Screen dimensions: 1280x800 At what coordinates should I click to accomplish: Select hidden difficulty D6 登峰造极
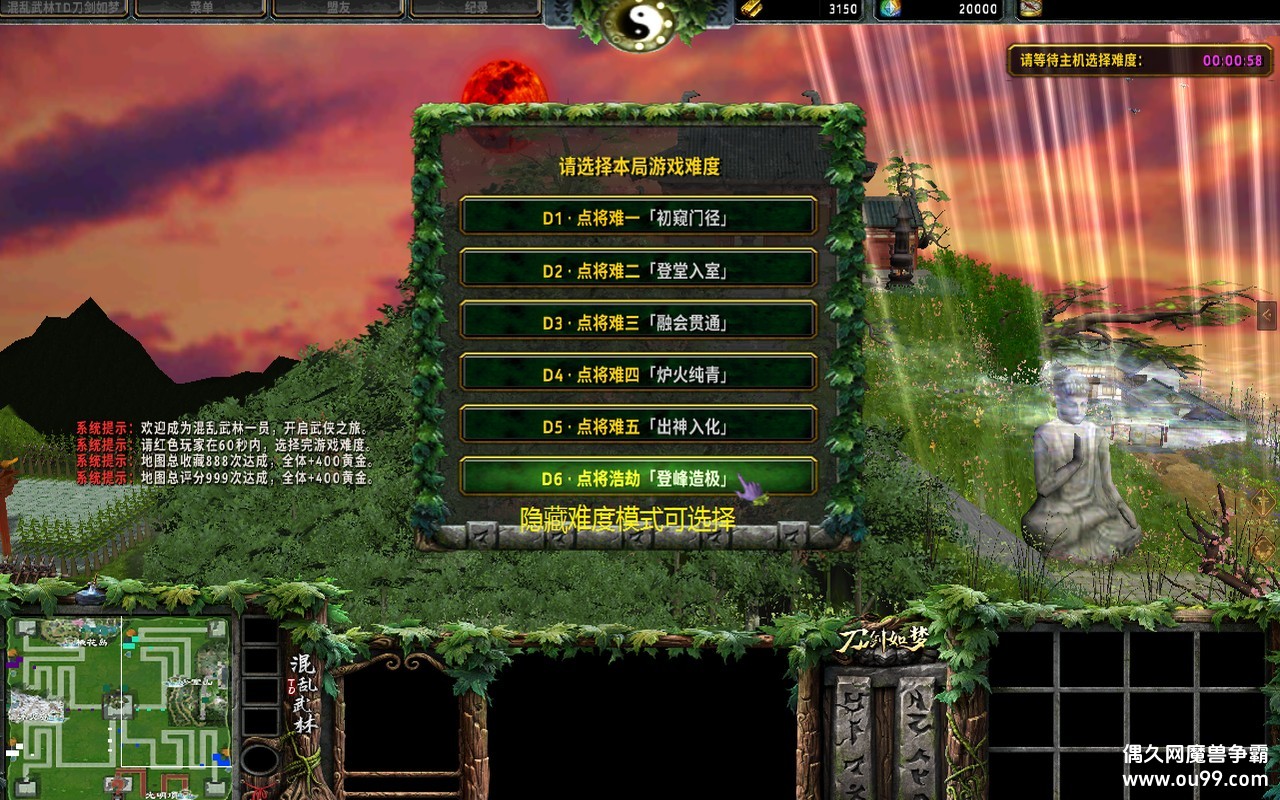coord(637,479)
